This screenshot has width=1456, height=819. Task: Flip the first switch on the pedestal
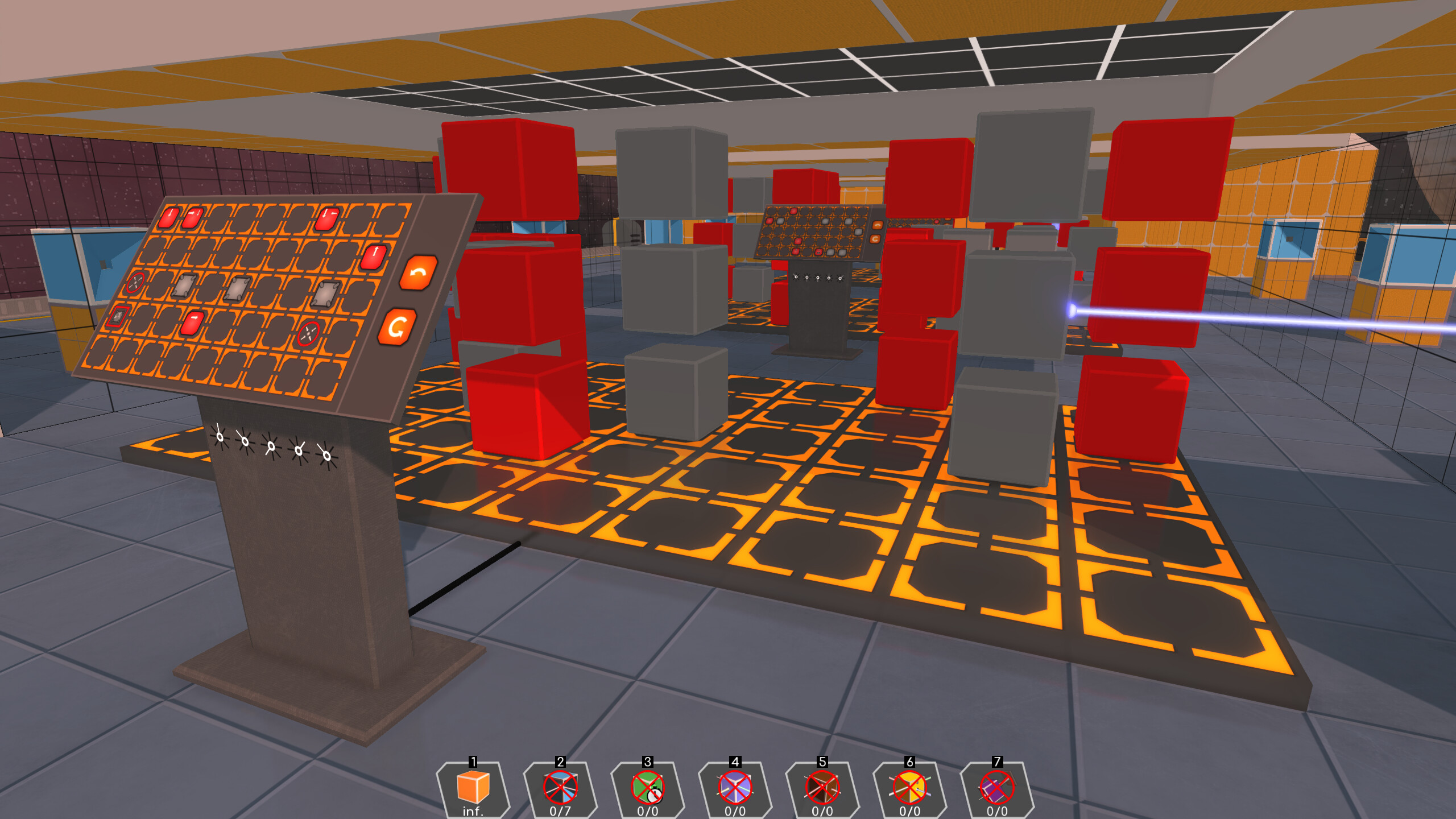pos(219,436)
